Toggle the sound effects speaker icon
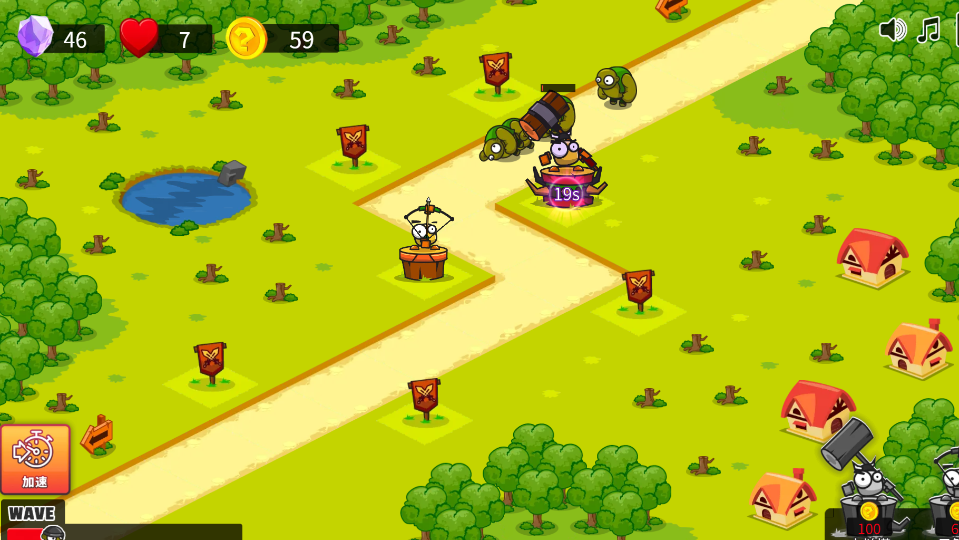Screen dimensions: 959x540 click(x=892, y=29)
